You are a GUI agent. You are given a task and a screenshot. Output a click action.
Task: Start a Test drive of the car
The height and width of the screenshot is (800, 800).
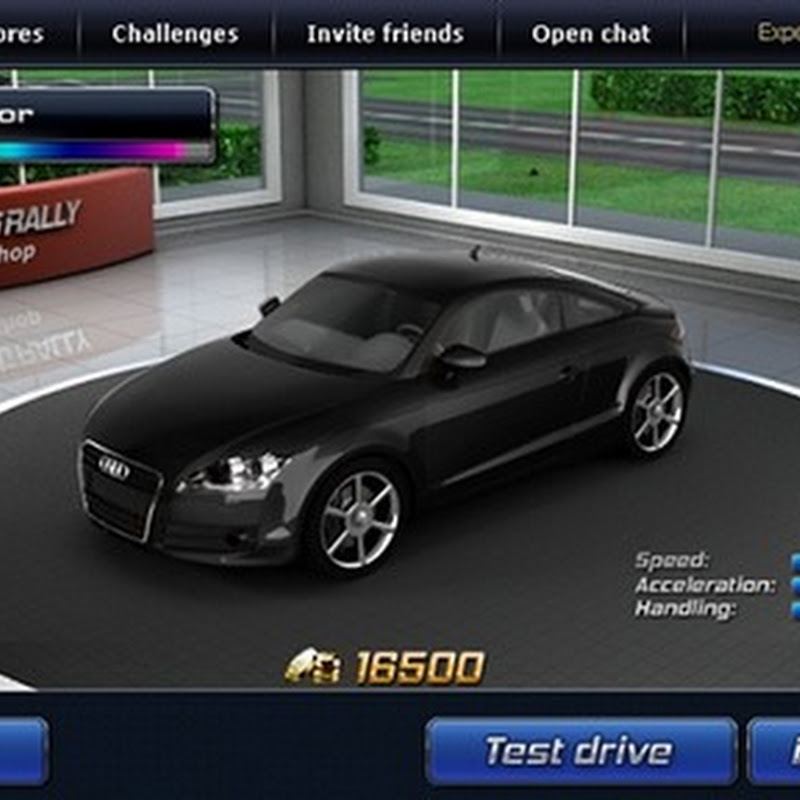coord(579,750)
